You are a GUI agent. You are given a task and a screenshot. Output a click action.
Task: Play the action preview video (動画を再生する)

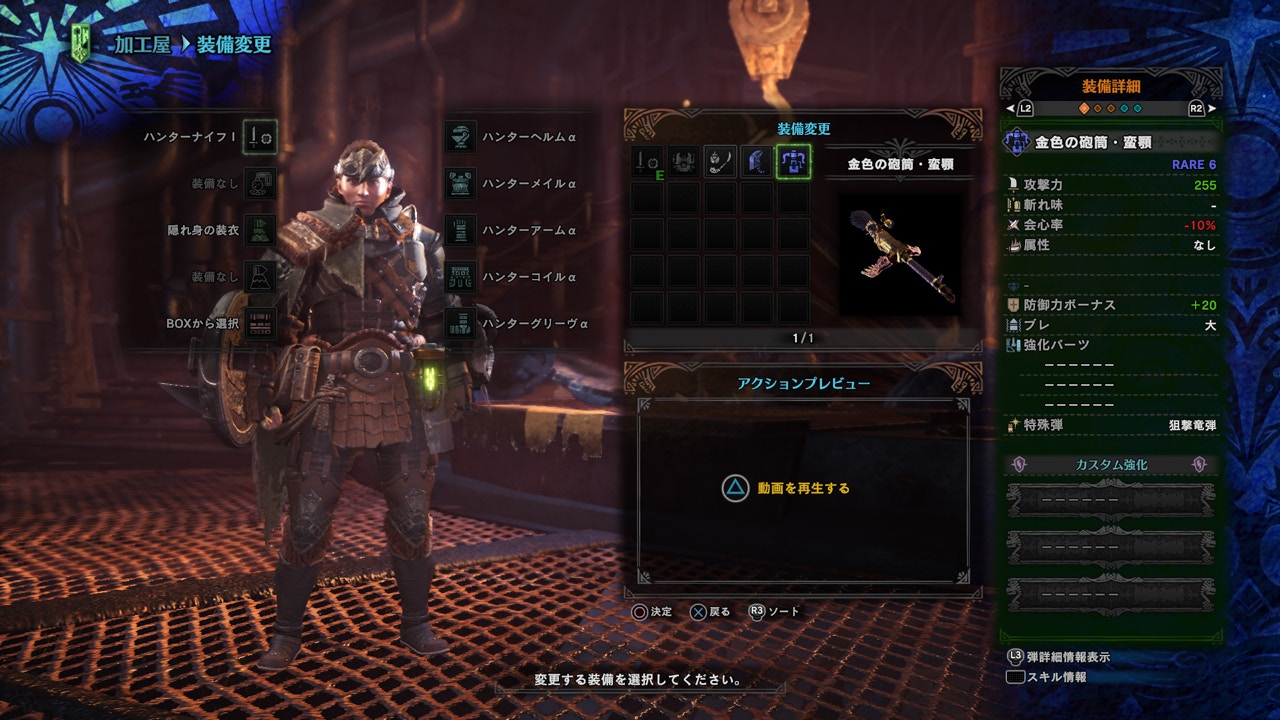786,489
